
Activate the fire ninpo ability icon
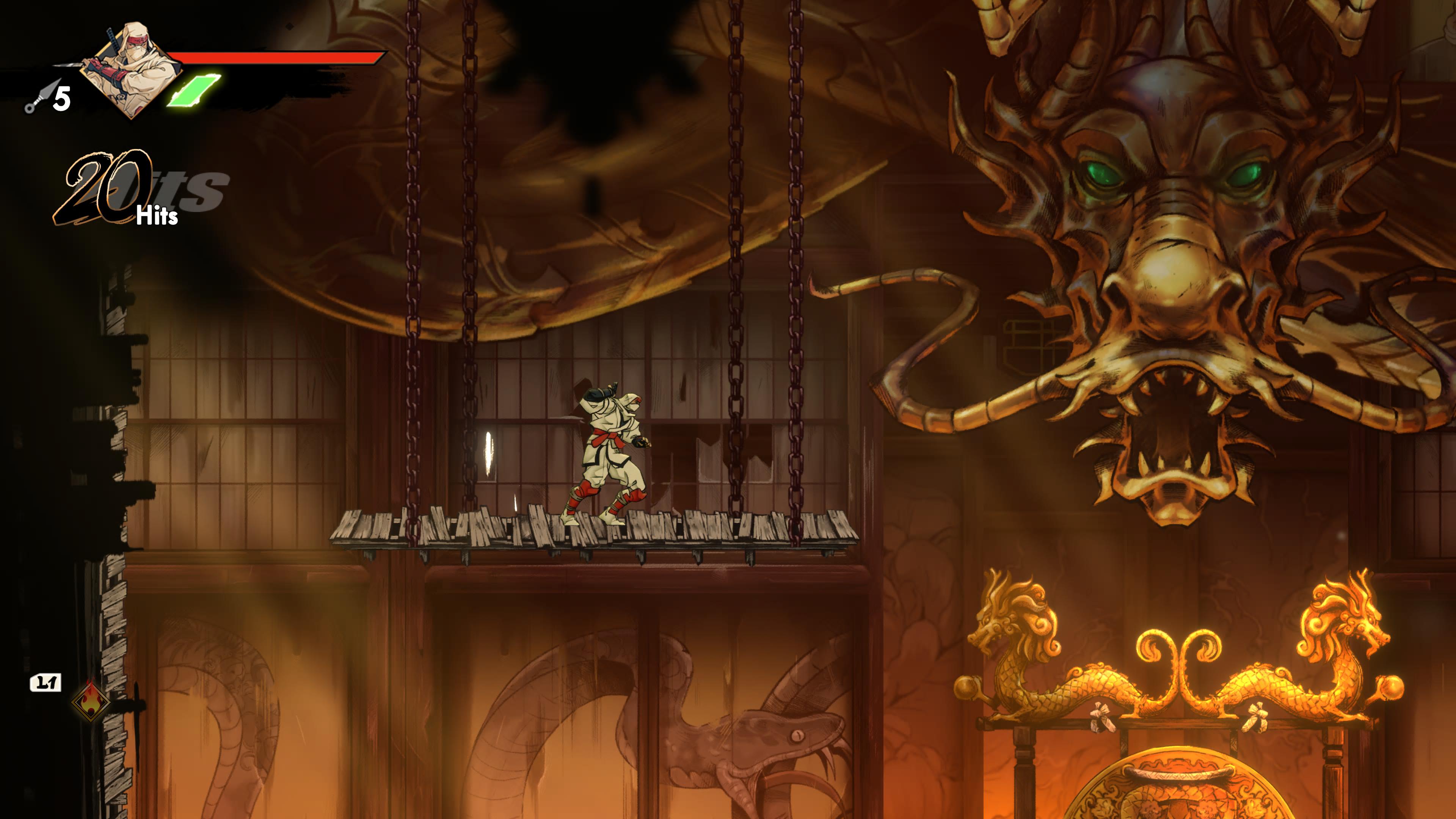[x=91, y=700]
